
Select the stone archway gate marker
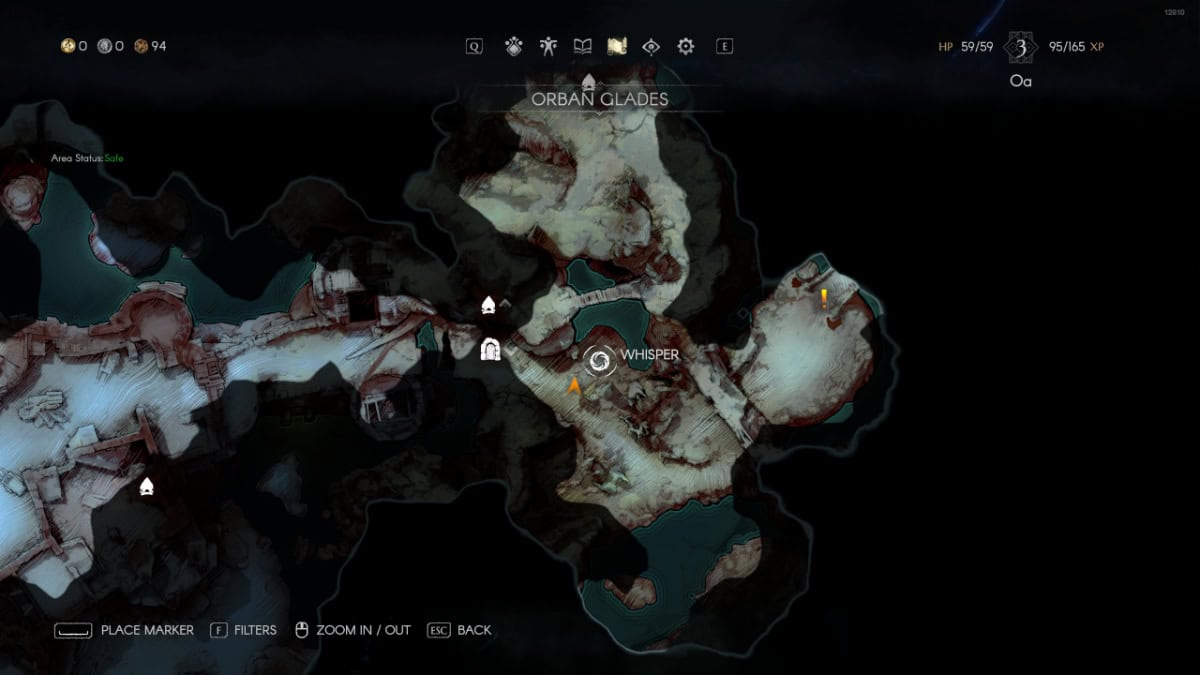(x=490, y=349)
